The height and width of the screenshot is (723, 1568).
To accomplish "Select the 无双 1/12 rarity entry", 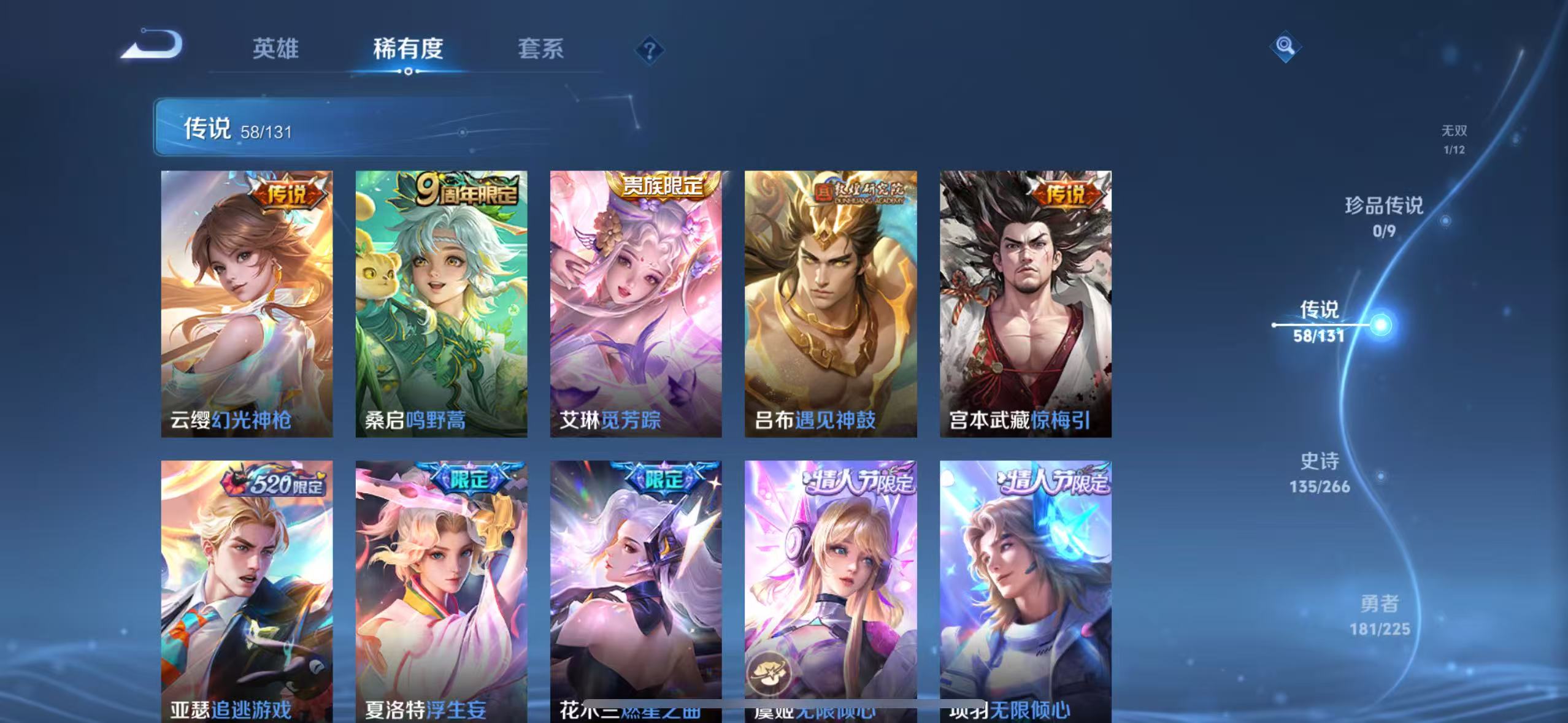I will tap(1454, 138).
